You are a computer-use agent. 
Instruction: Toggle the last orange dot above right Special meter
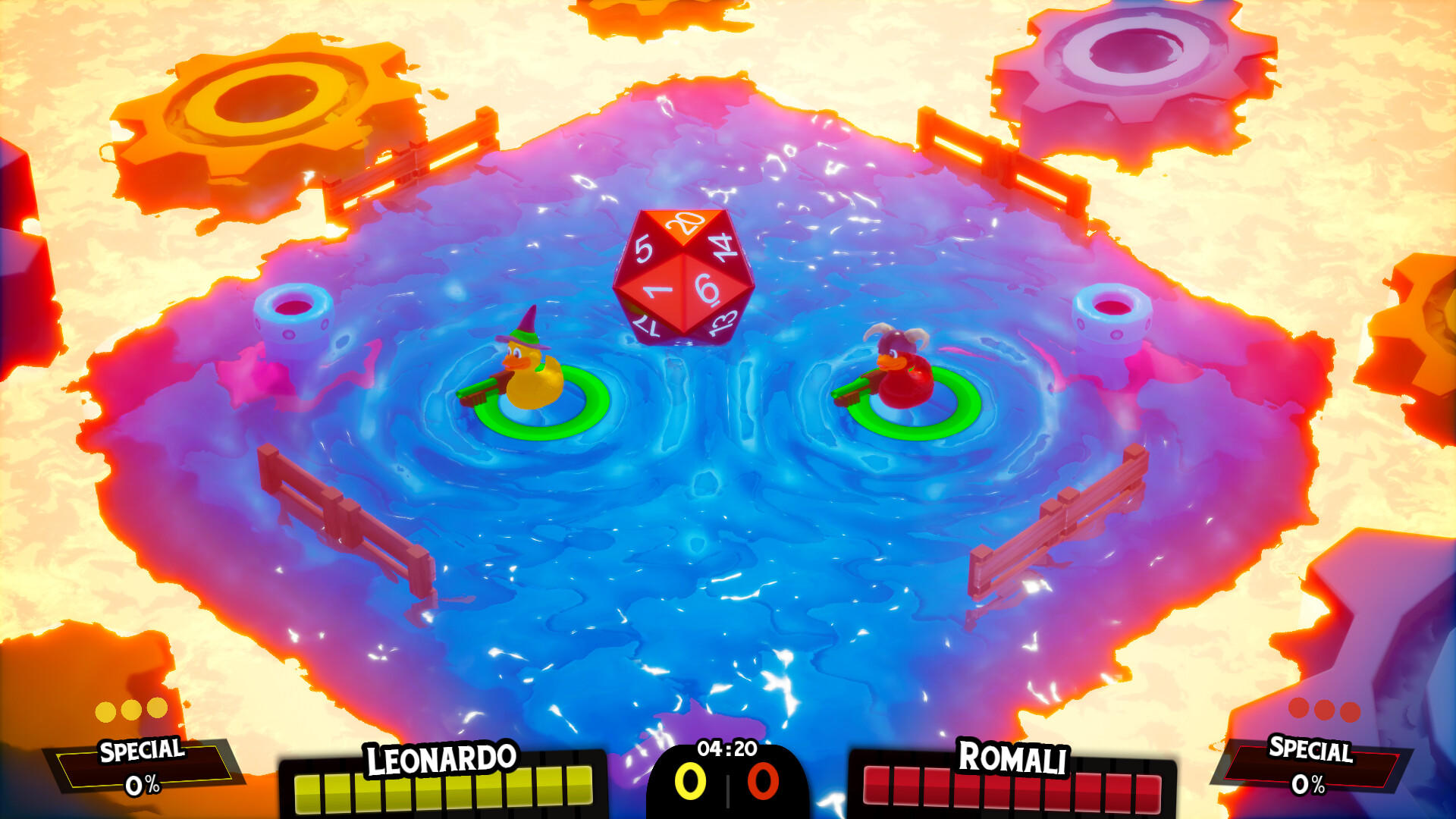click(1350, 713)
